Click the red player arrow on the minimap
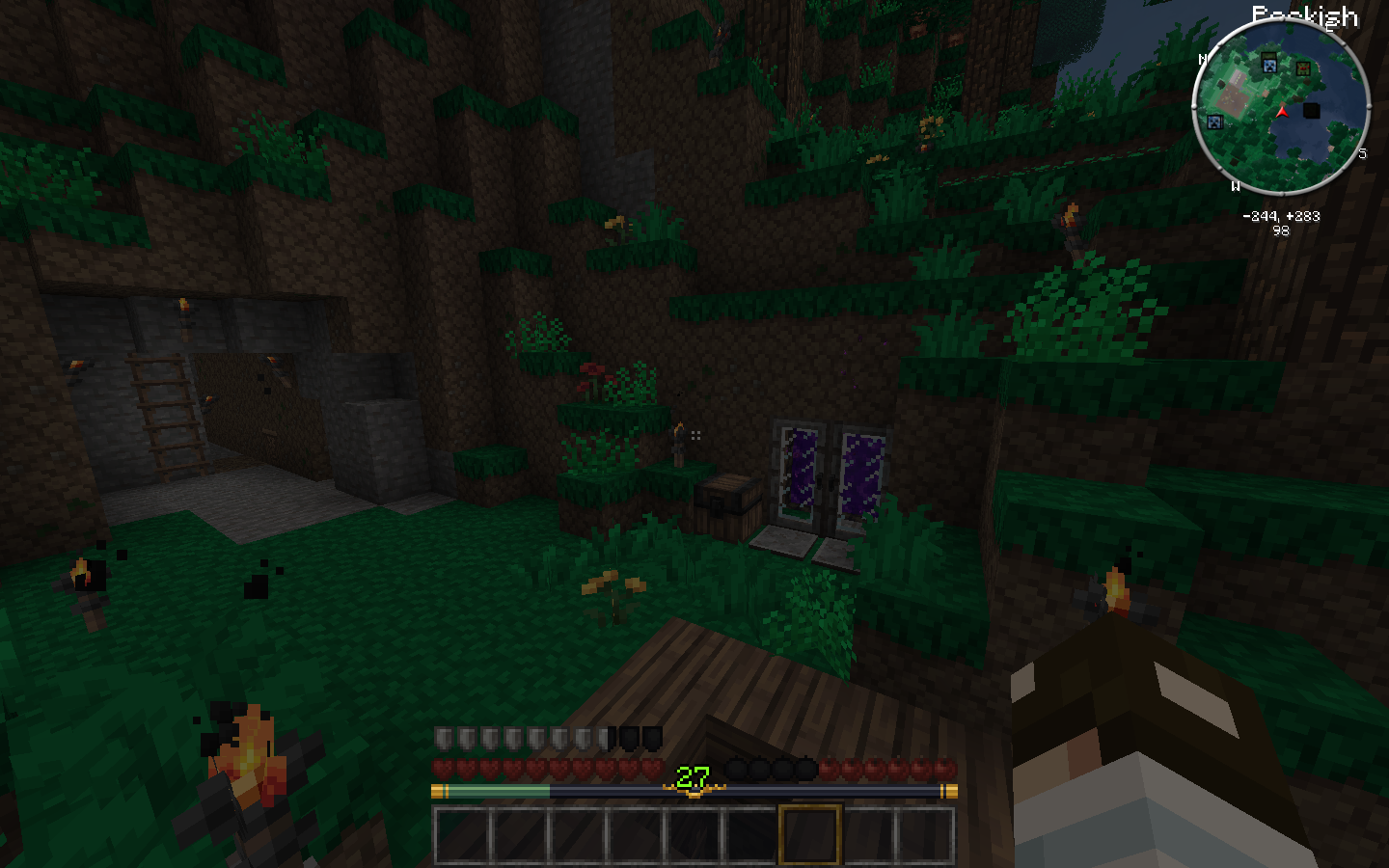The image size is (1389, 868). pyautogui.click(x=1282, y=112)
